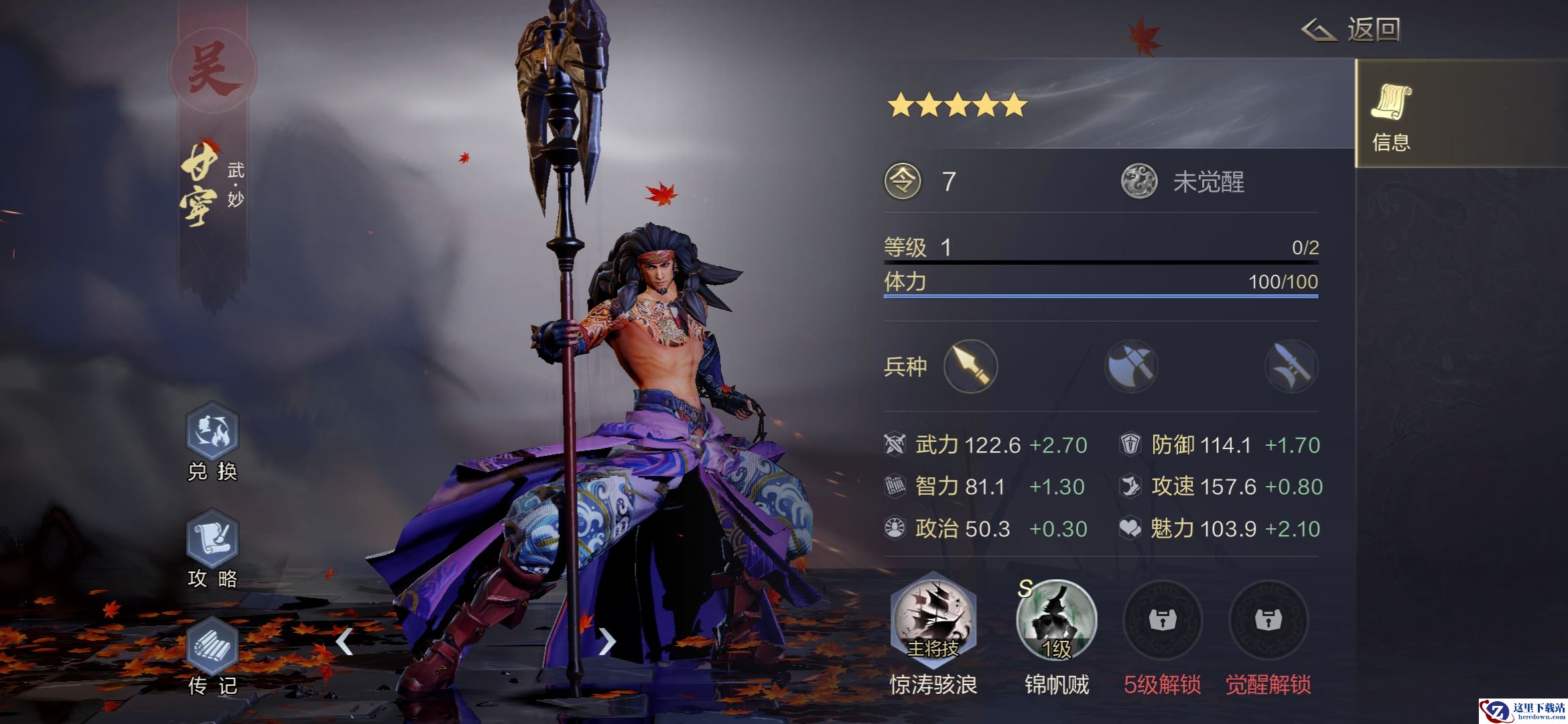Show the previous general with left arrow
The width and height of the screenshot is (1568, 724).
(x=344, y=642)
